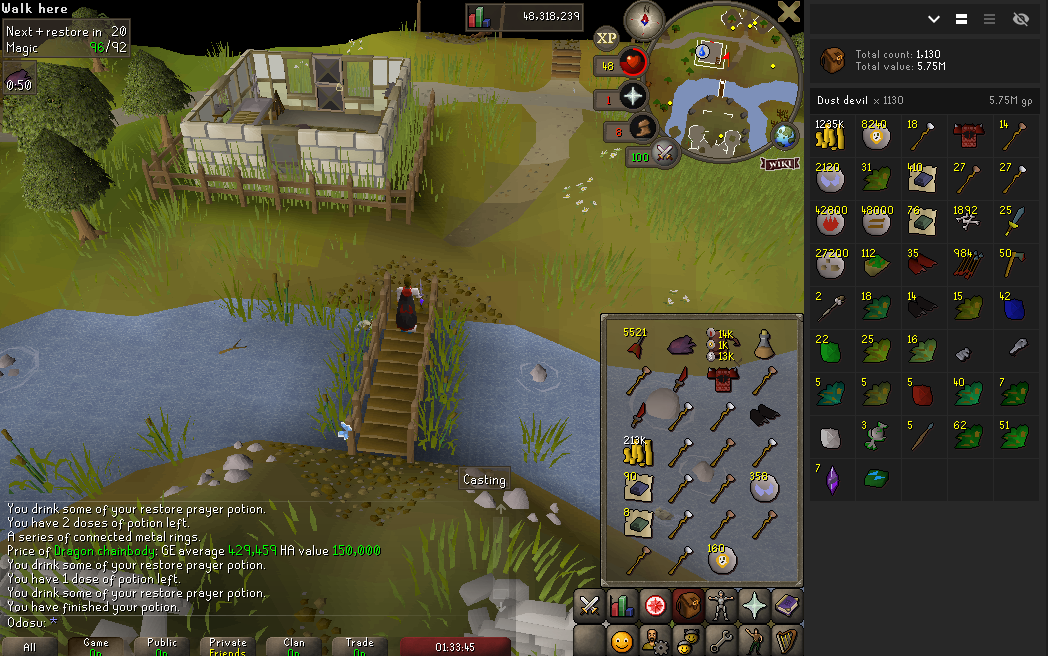Screen dimensions: 1048x656
Task: Click the Wiki lookup banner
Action: click(x=779, y=163)
